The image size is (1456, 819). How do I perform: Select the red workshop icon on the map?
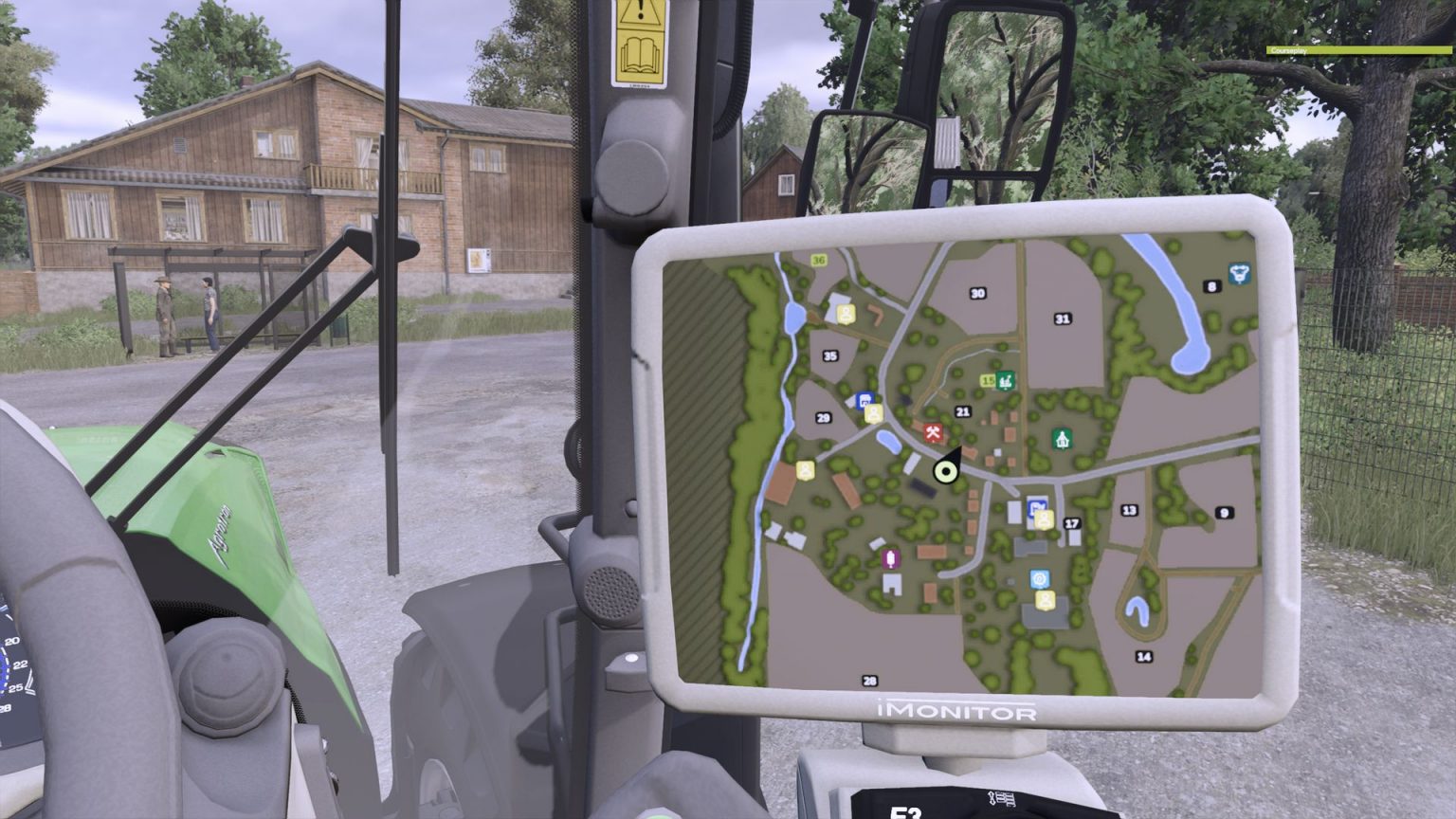tap(933, 433)
